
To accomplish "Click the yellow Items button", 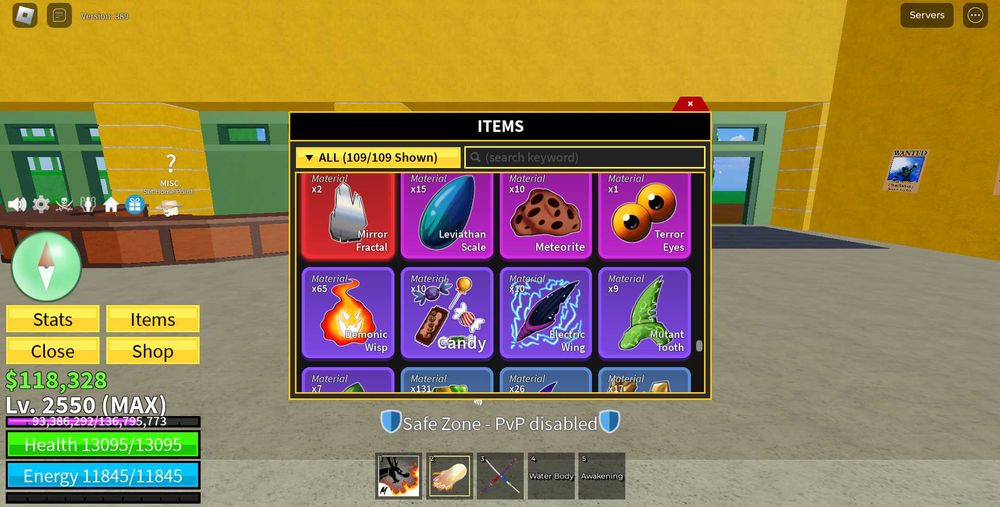I will click(x=153, y=319).
